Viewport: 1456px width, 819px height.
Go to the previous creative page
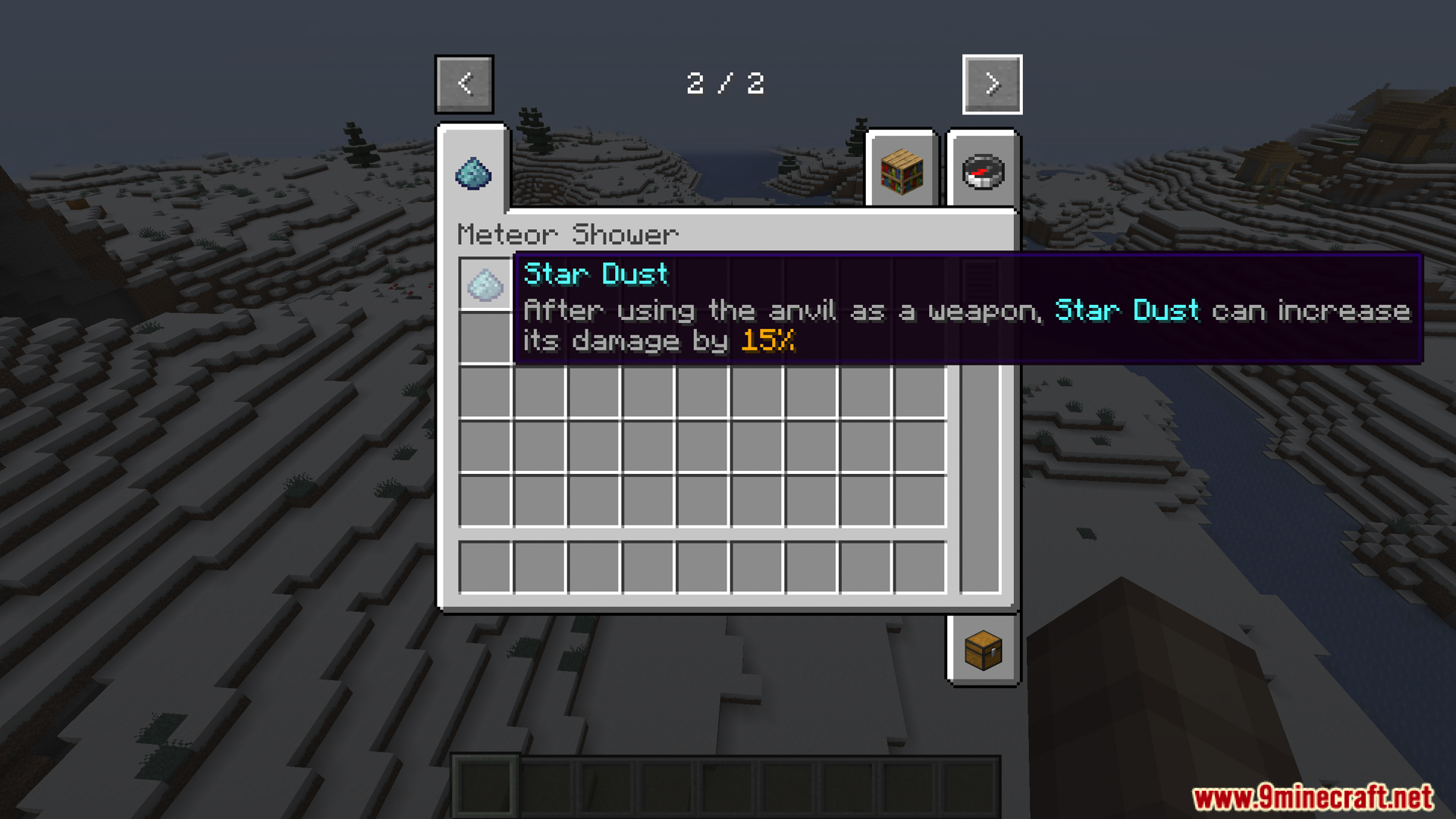coord(464,84)
